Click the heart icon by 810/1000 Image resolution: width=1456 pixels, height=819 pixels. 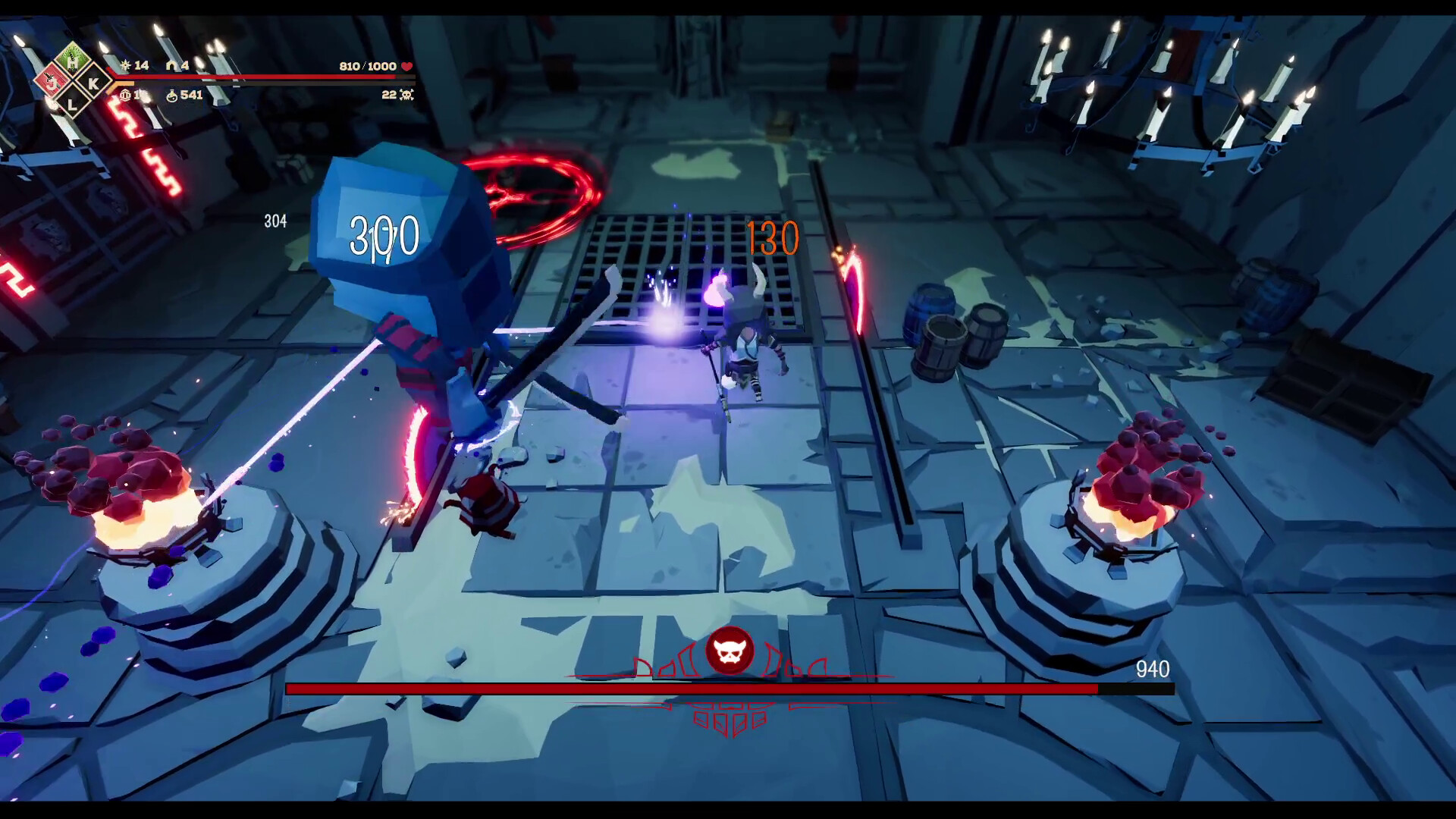406,67
